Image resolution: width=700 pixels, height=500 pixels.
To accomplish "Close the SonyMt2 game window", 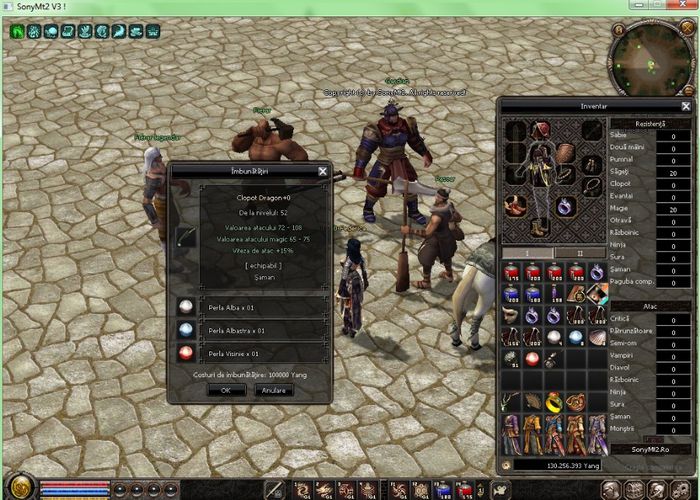I will pyautogui.click(x=688, y=6).
